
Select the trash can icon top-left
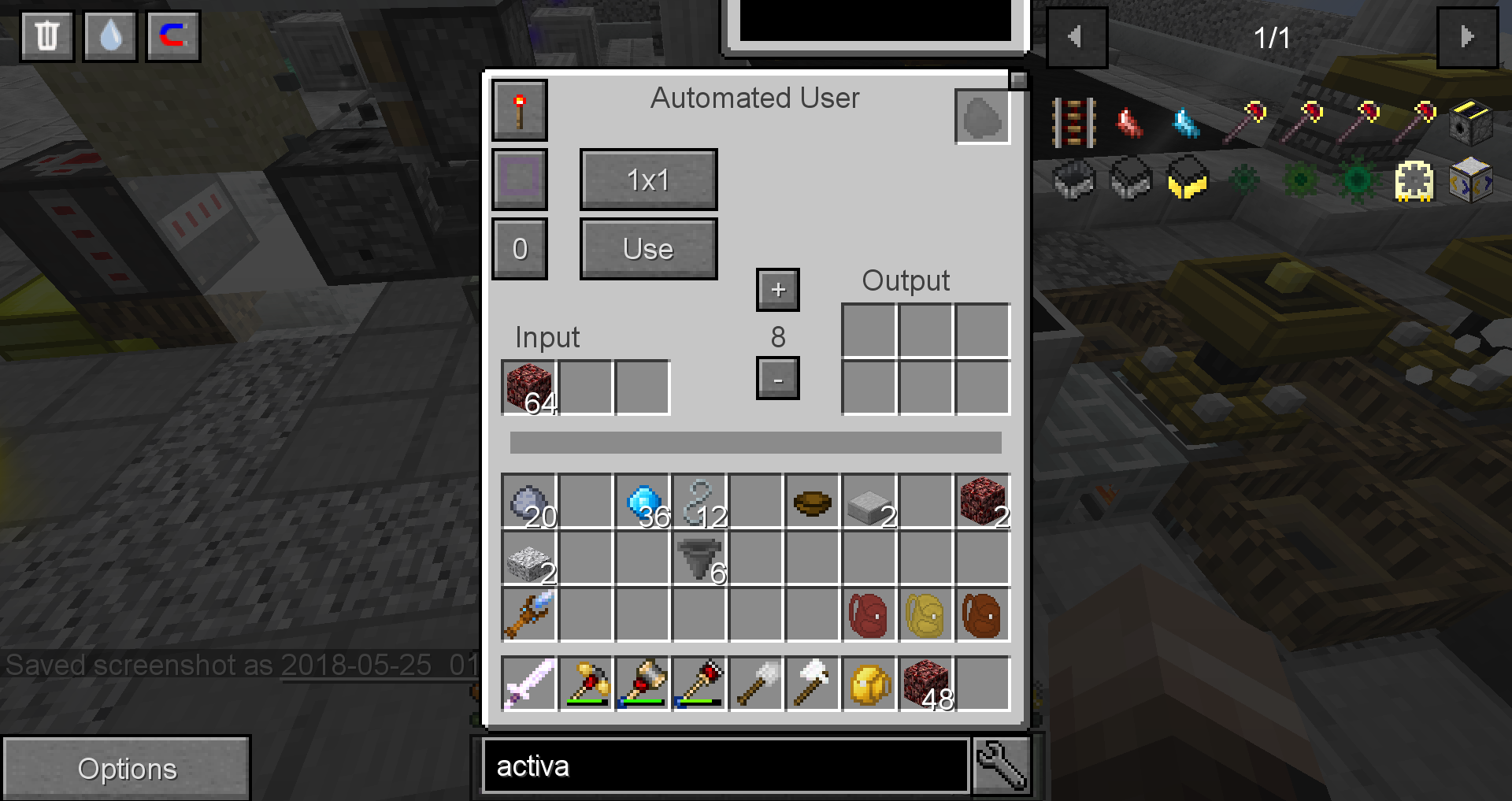pyautogui.click(x=46, y=35)
